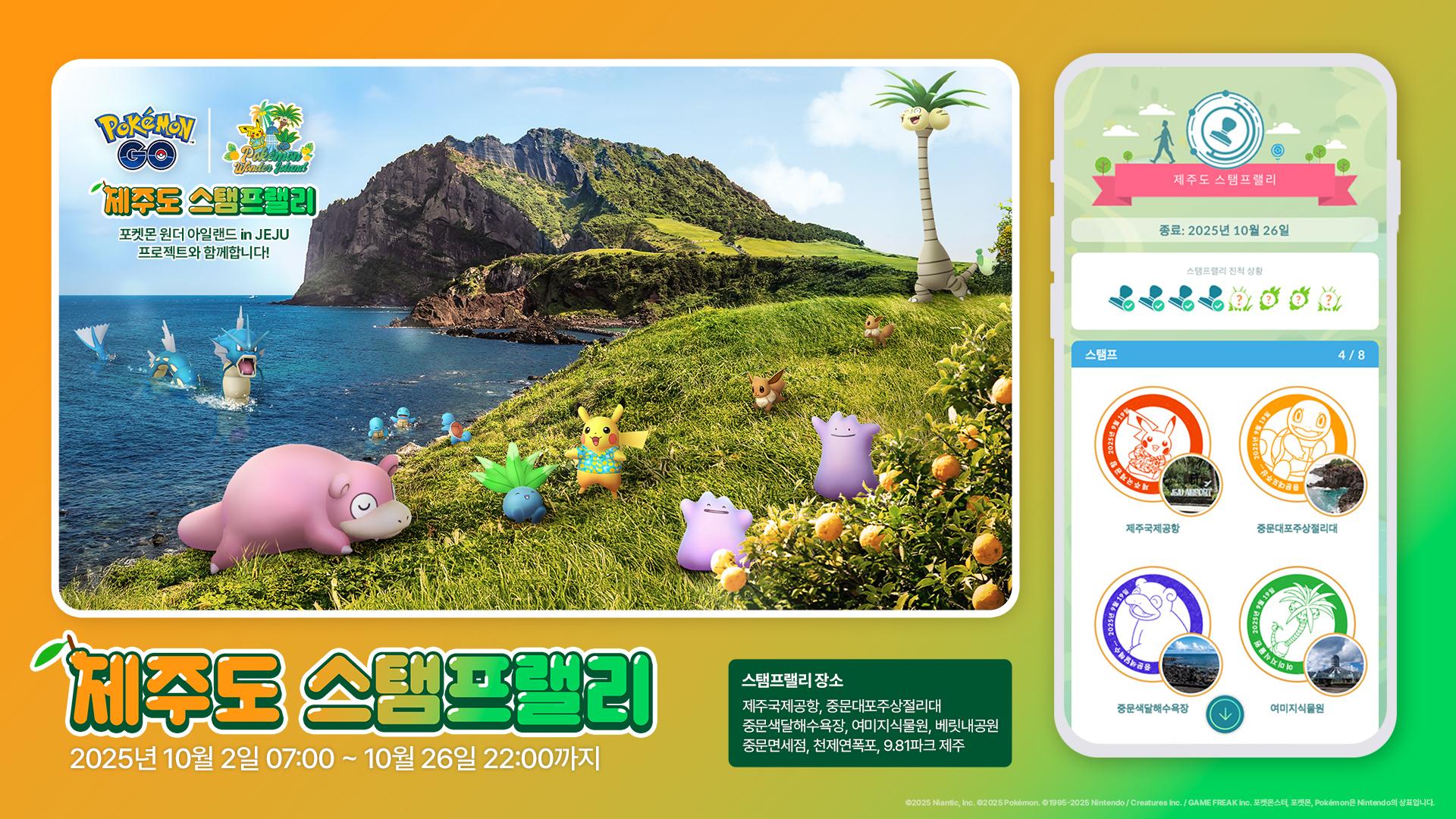Toggle the first completed stamp checkmark
1456x819 pixels.
(1129, 306)
